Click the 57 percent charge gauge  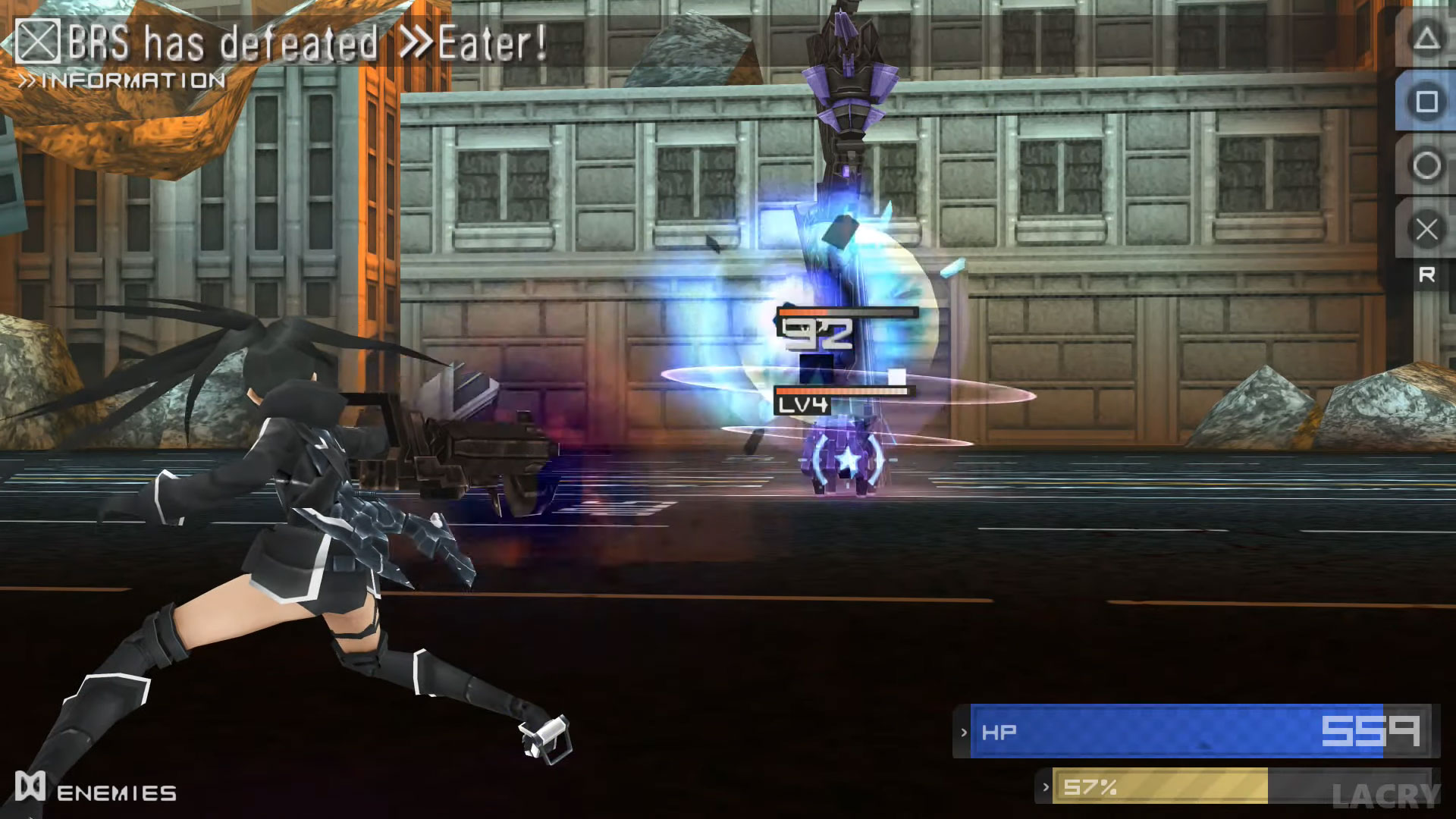(1213, 787)
